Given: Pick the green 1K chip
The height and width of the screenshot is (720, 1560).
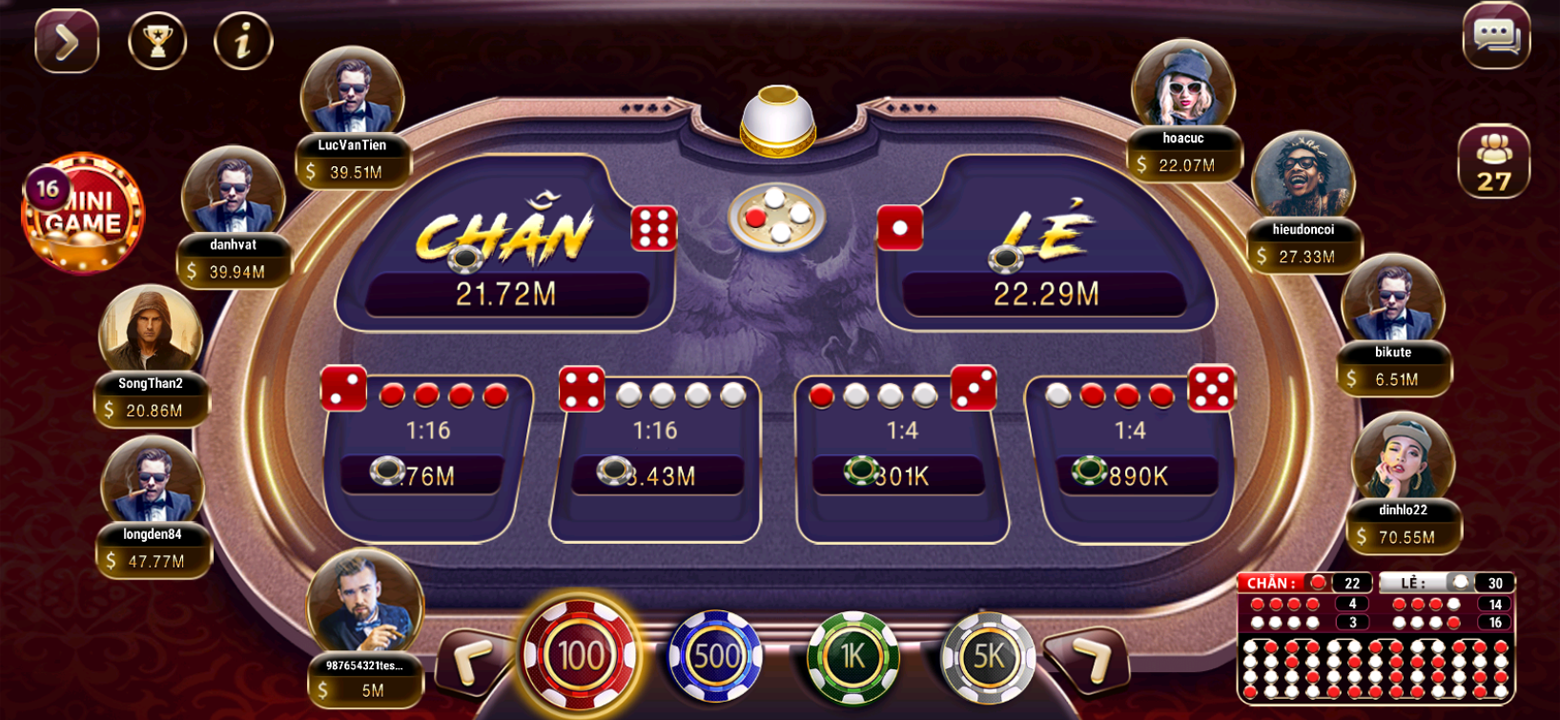Looking at the screenshot, I should click(x=852, y=657).
